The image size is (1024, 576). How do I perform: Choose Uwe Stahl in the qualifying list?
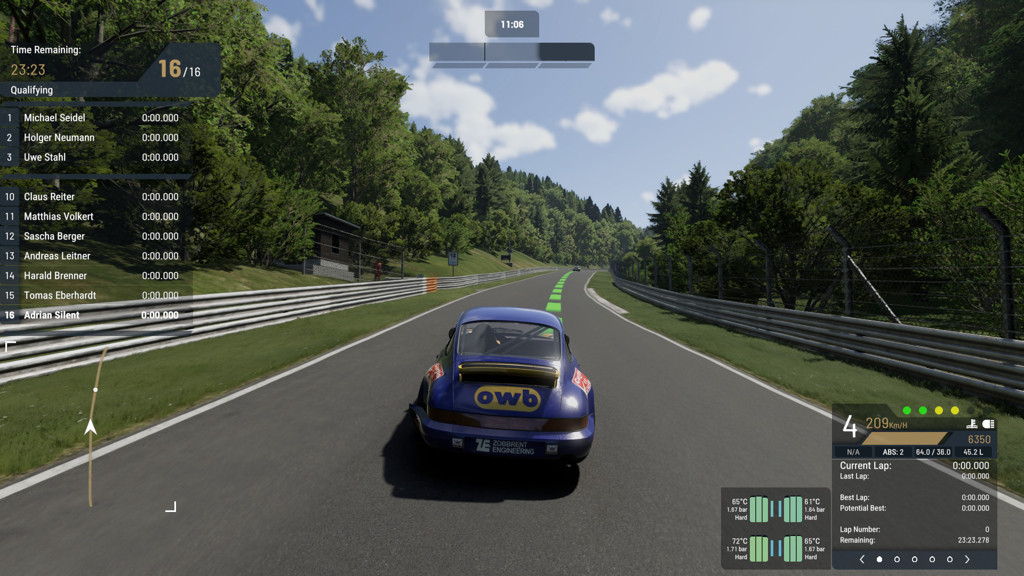tap(96, 157)
